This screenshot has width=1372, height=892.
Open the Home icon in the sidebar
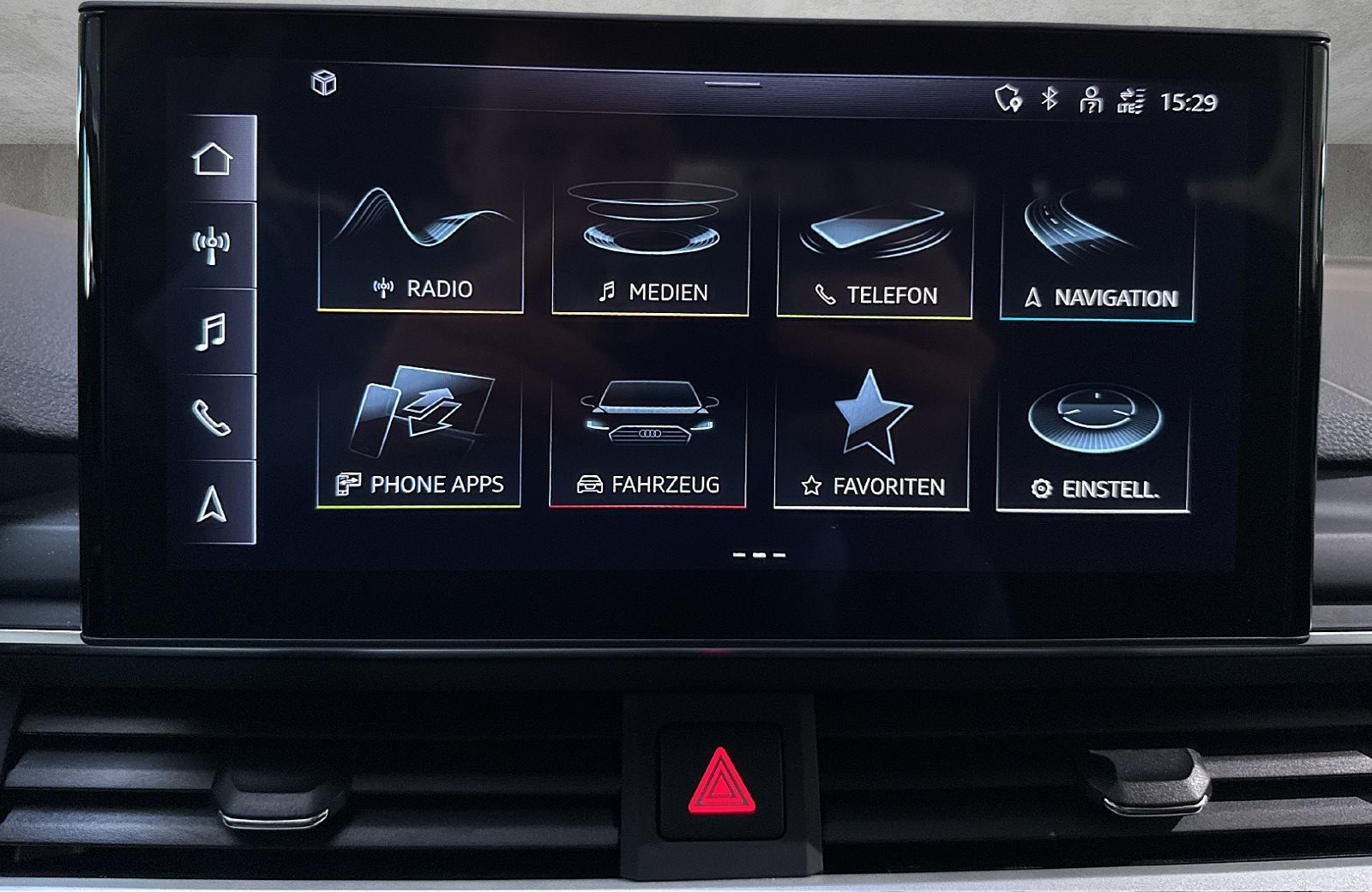click(212, 159)
